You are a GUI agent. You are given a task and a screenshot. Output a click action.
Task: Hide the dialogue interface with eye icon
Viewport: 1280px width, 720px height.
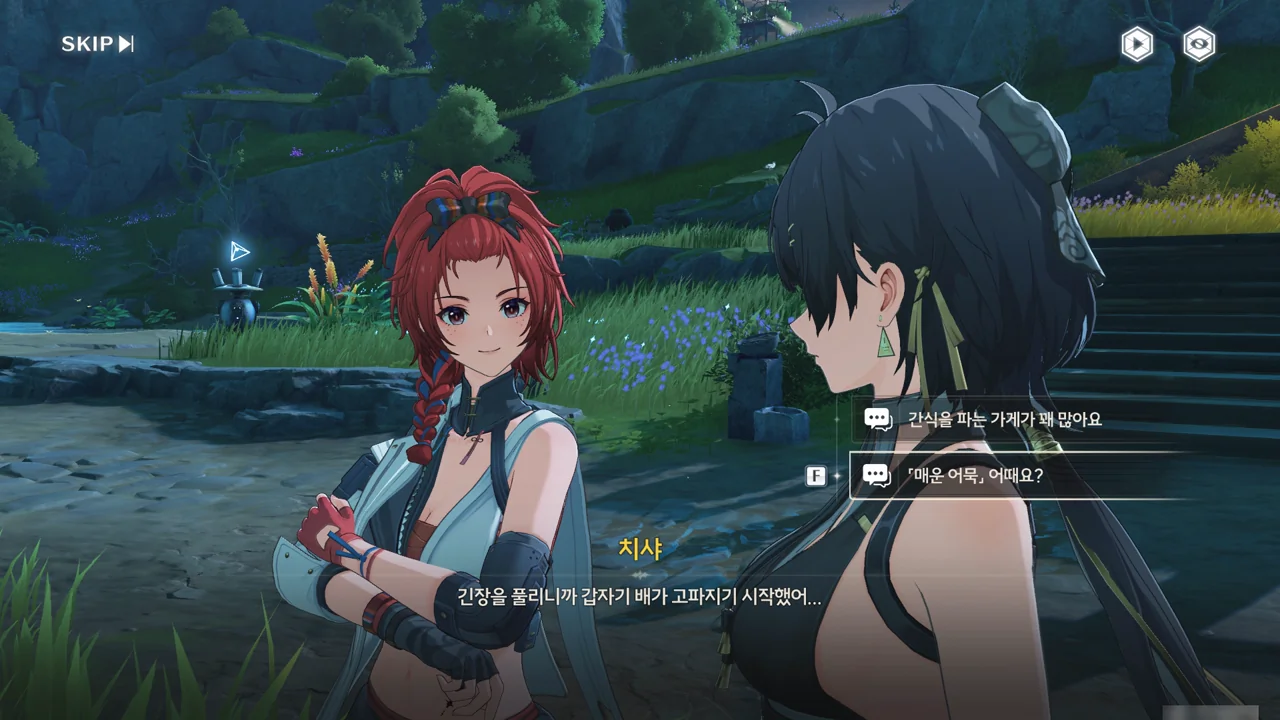point(1199,44)
